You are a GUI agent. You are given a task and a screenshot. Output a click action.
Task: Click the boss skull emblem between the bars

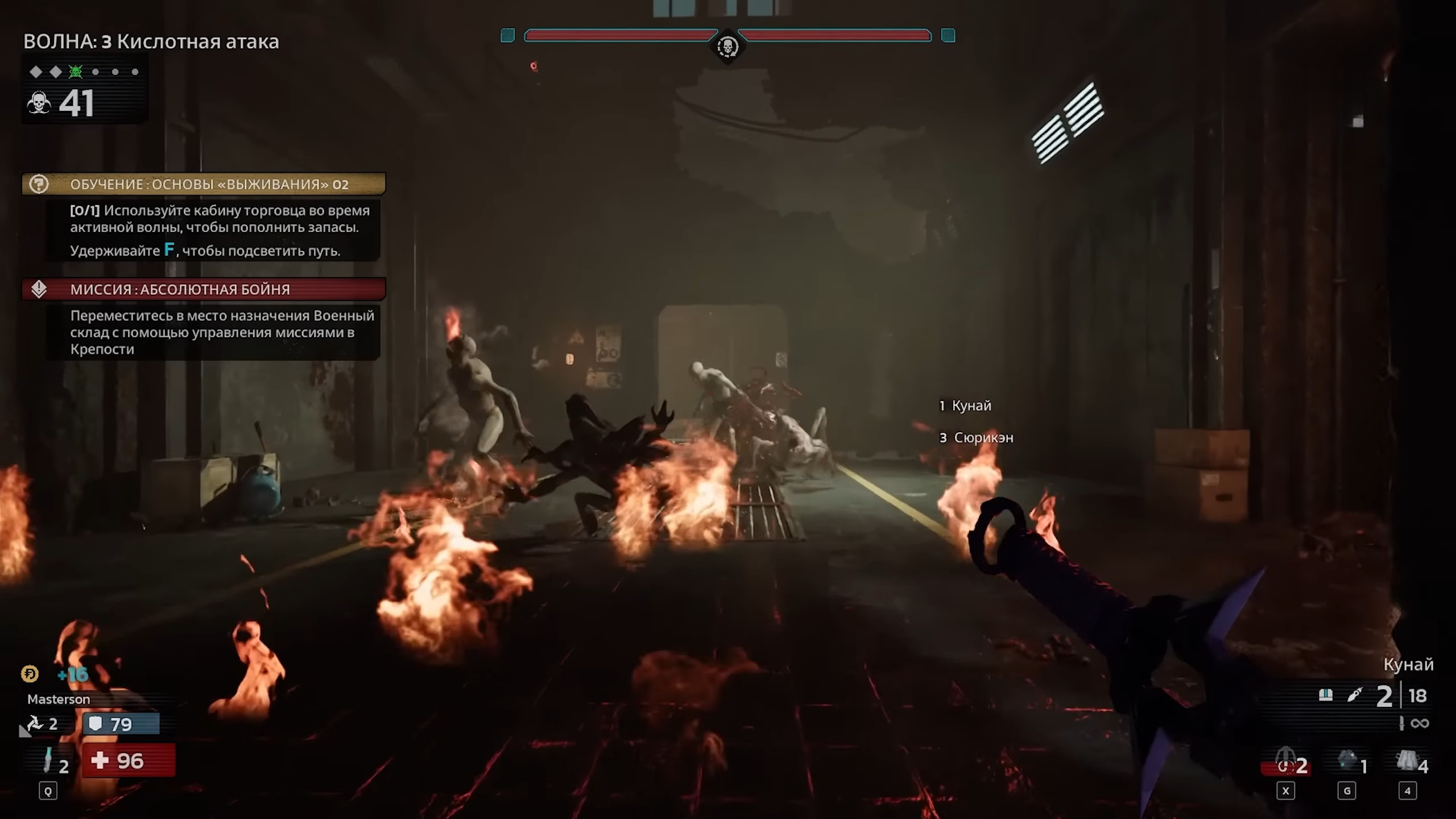(x=727, y=46)
